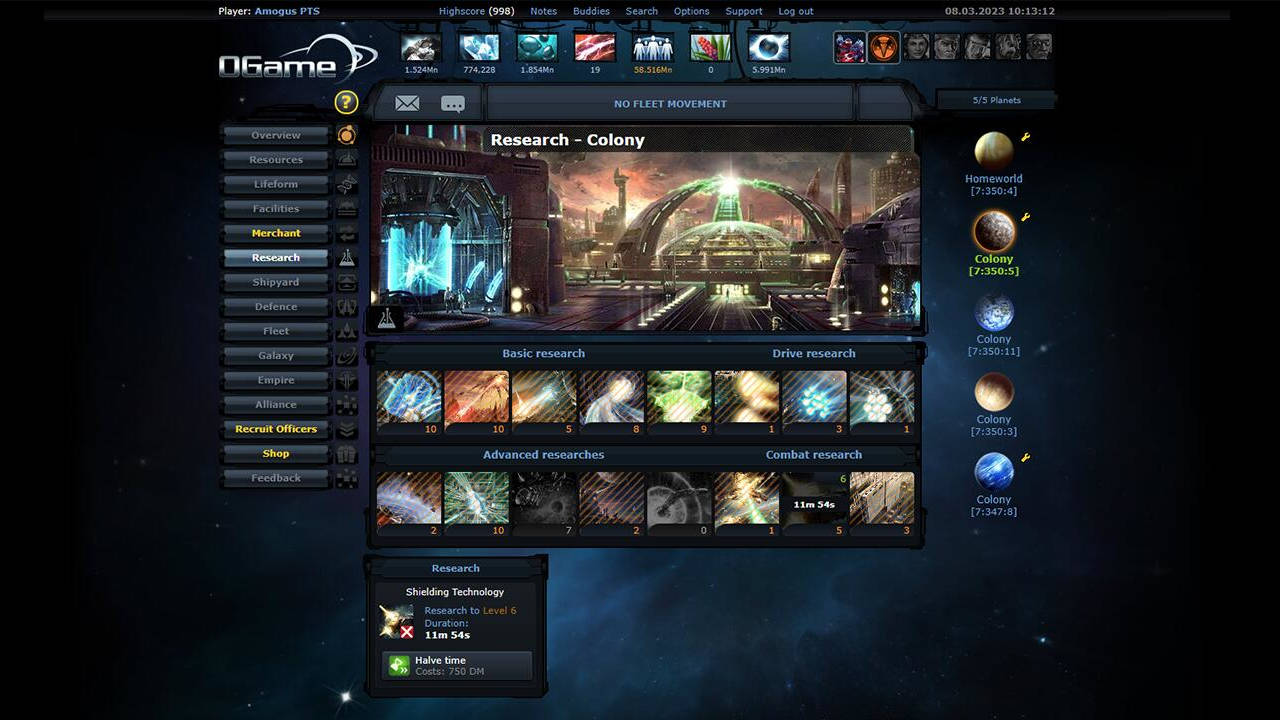Click the NO FLEET MOVEMENT bar
This screenshot has height=720, width=1280.
[x=670, y=103]
